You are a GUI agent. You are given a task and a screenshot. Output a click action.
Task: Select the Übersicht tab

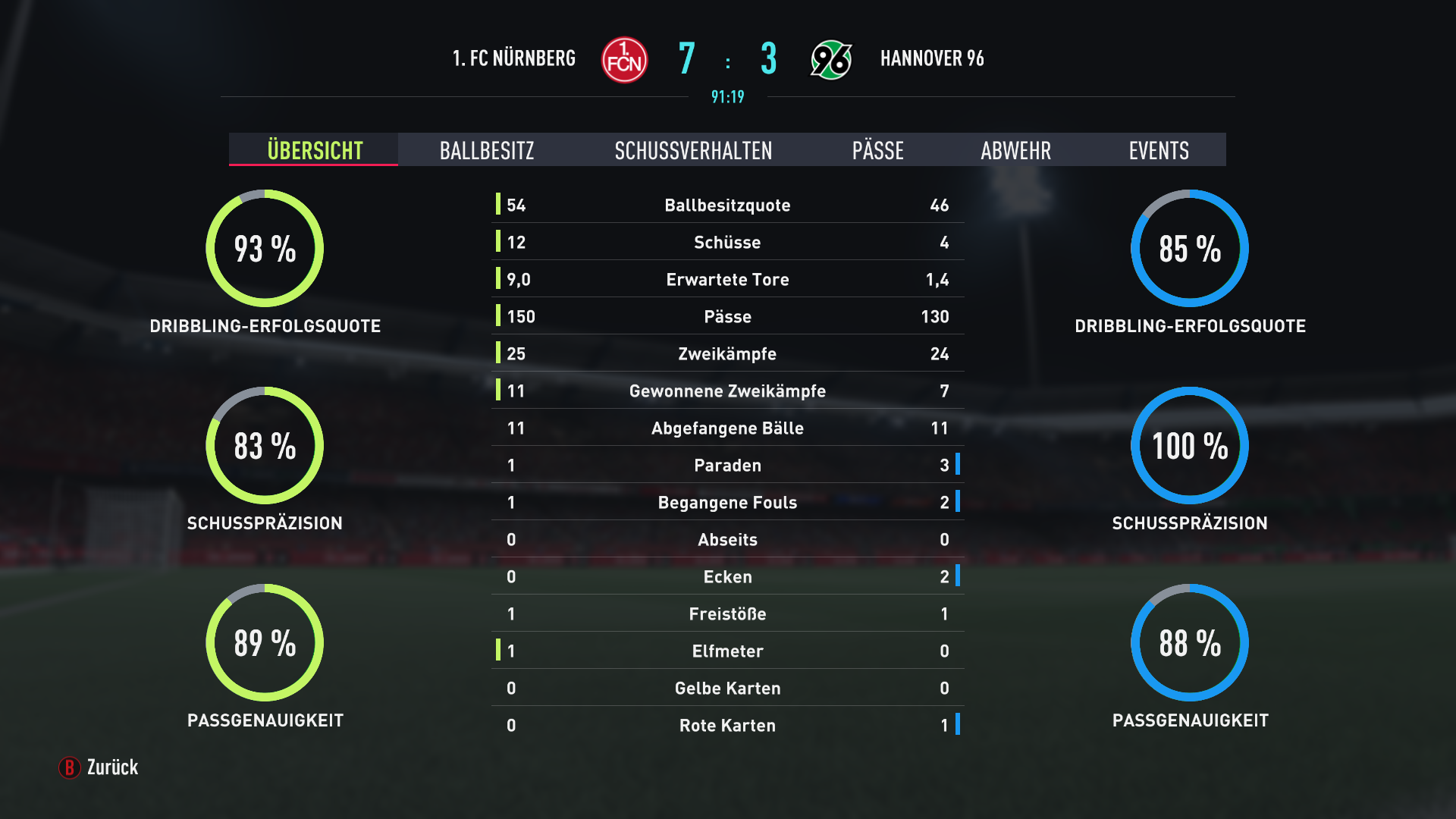point(315,150)
